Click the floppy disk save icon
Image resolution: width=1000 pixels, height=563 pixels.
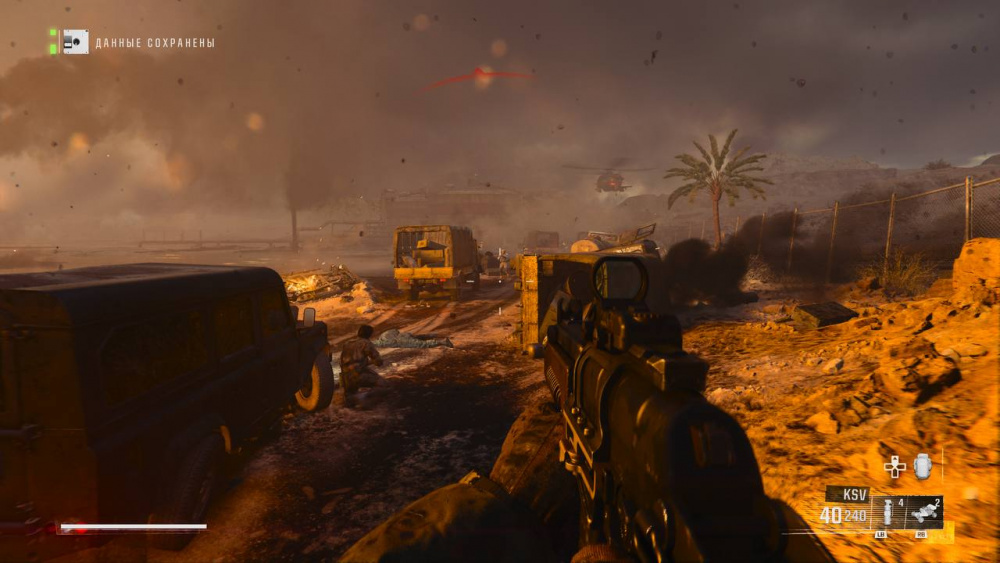75,42
